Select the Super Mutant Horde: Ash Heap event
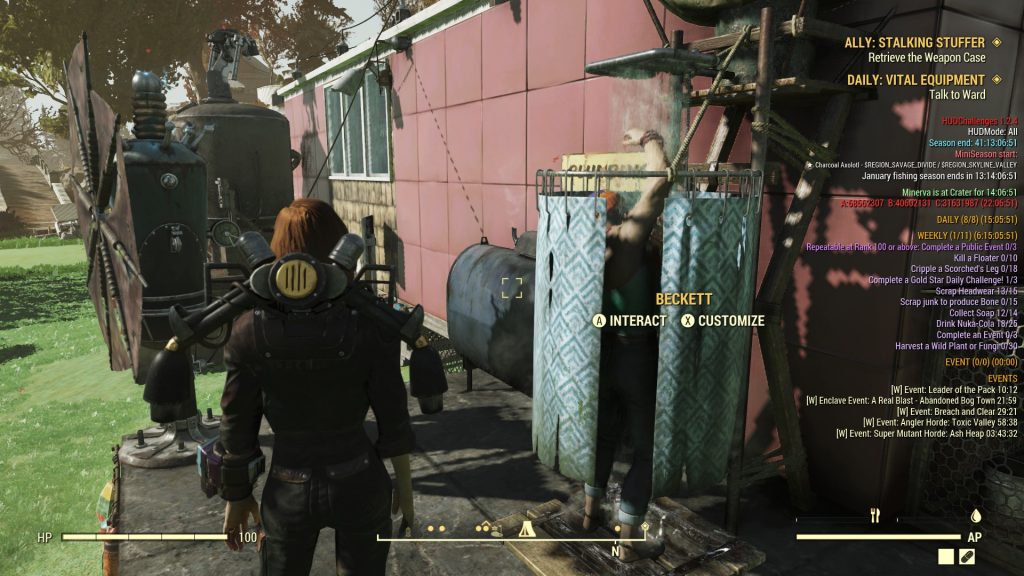Image resolution: width=1024 pixels, height=576 pixels. coord(926,434)
